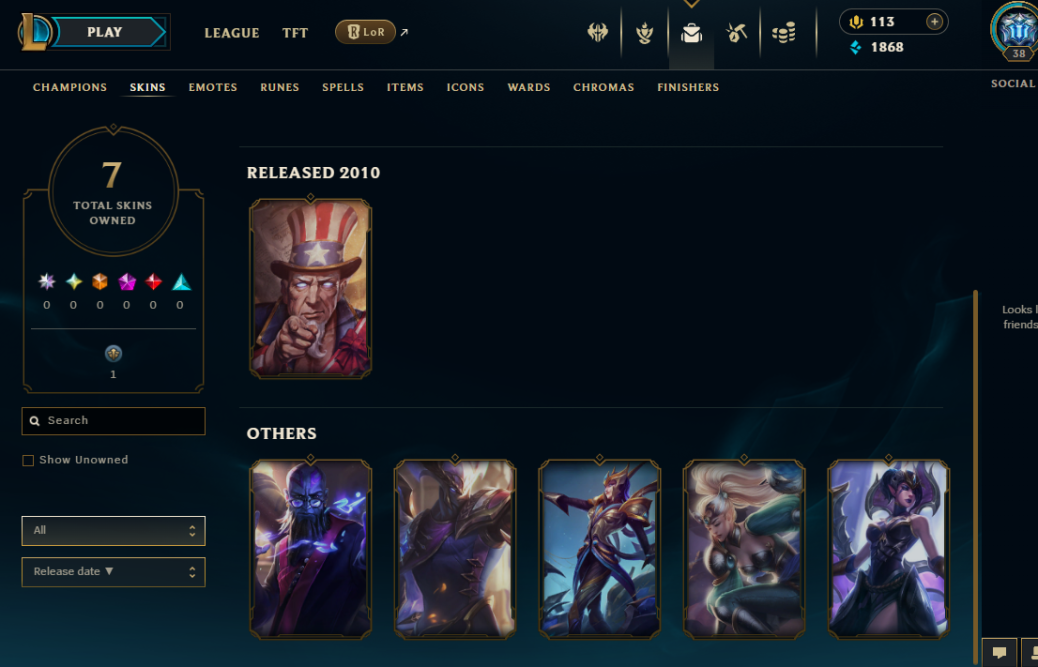
Task: Show the Items tab
Action: coord(405,87)
